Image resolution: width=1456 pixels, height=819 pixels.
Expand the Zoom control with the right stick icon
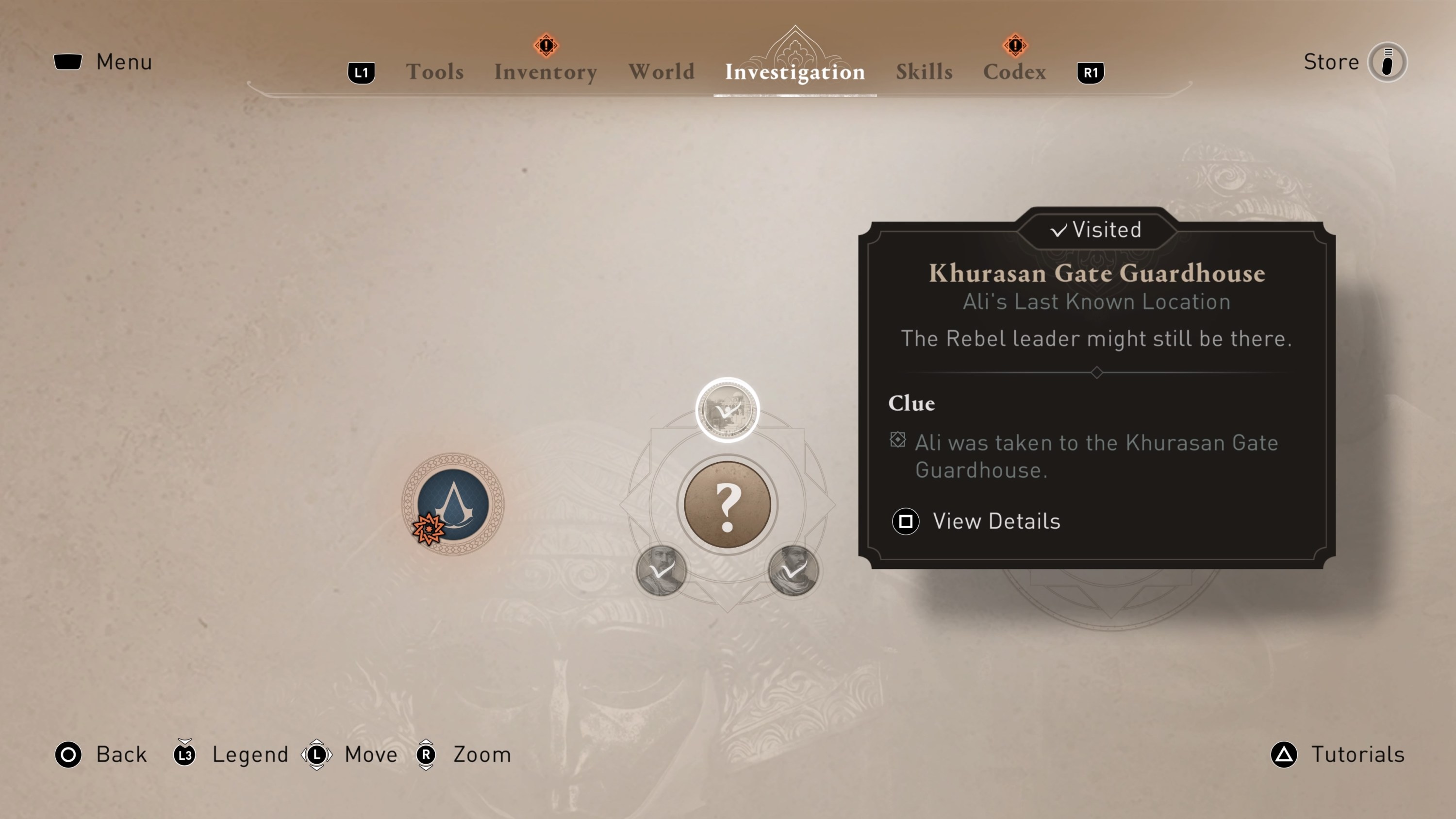(x=425, y=754)
